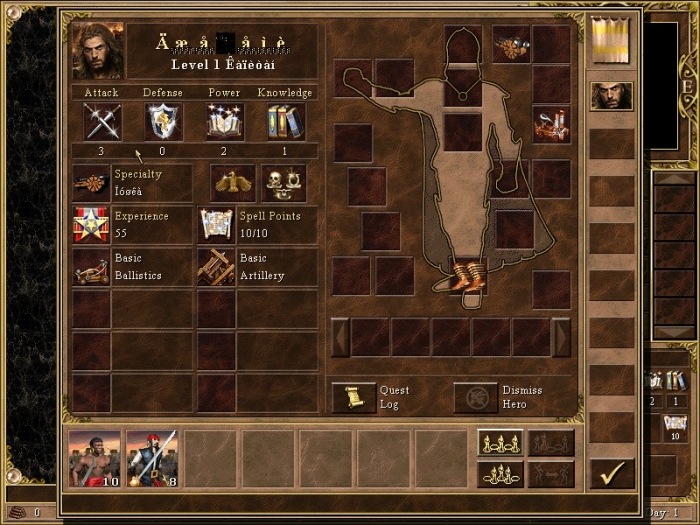View the Basic Ballistics skill

click(91, 267)
